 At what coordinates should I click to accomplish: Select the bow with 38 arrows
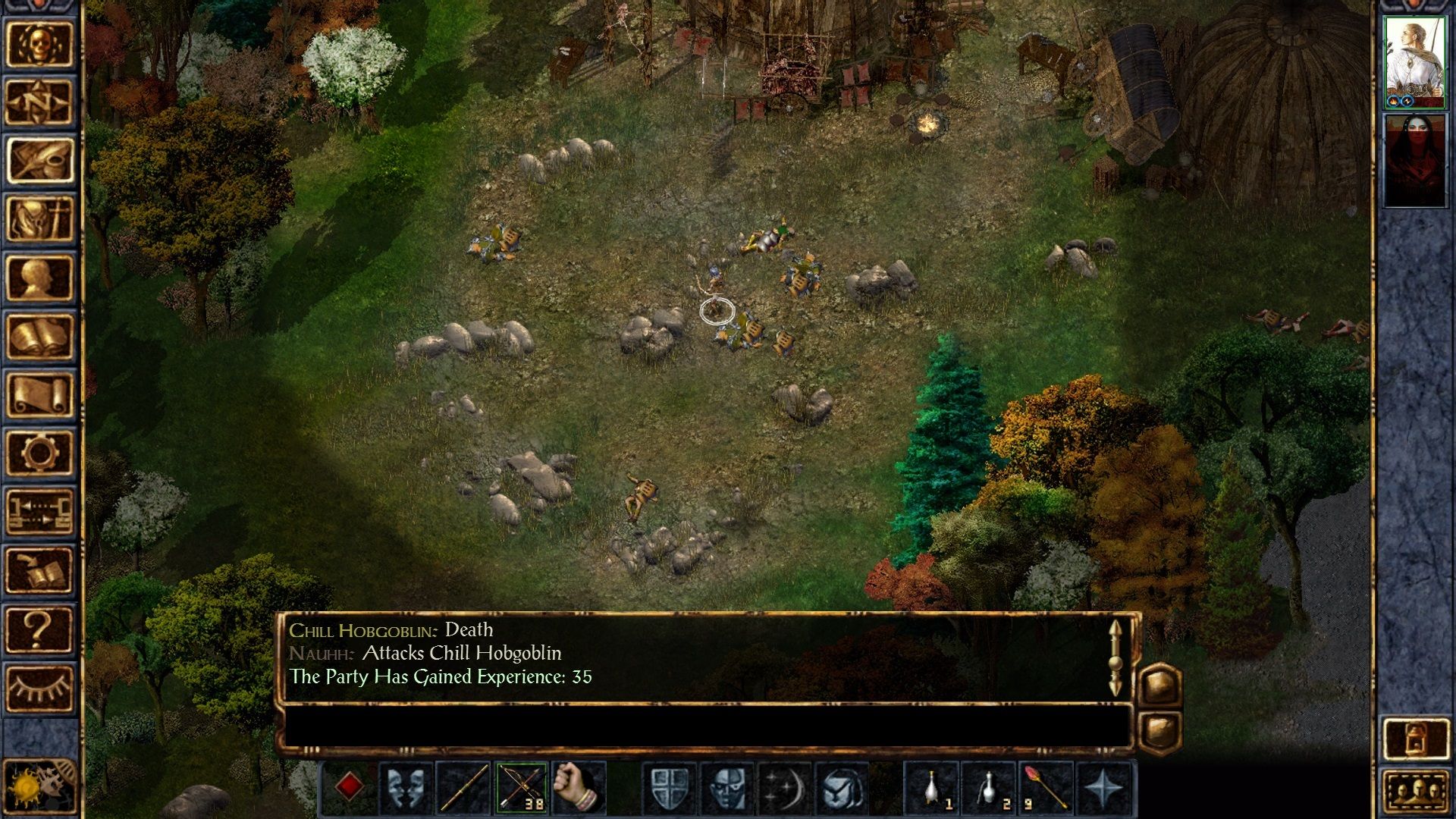pyautogui.click(x=521, y=789)
